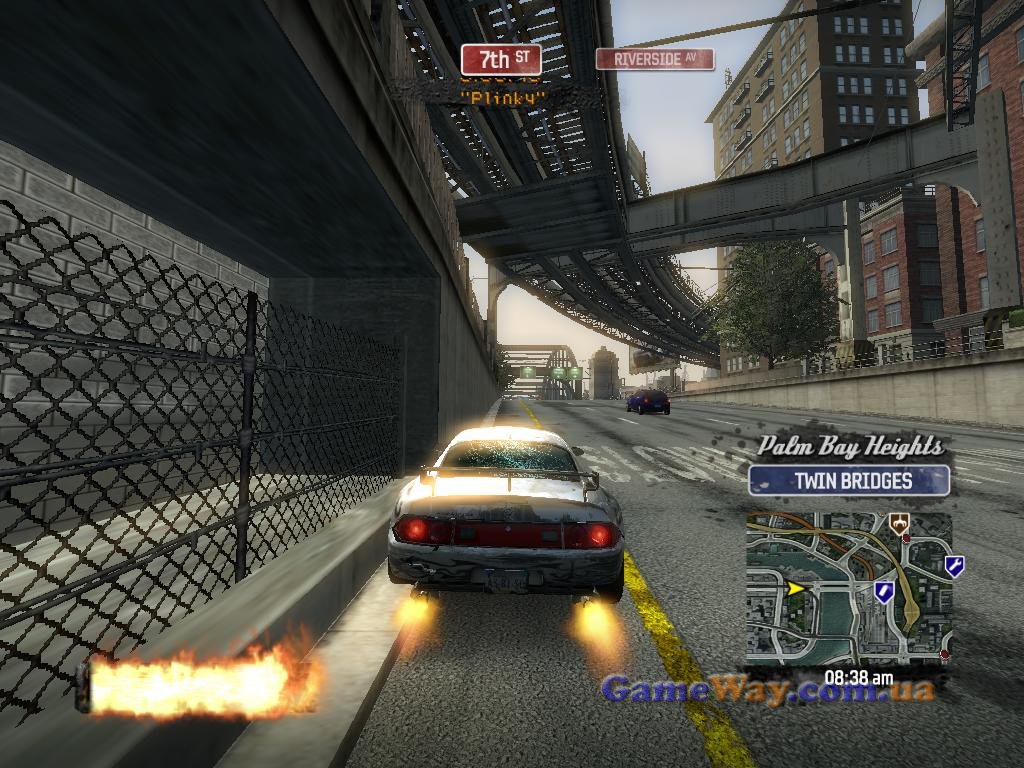This screenshot has width=1024, height=768.
Task: Select the wrench repair shop marker
Action: tap(954, 567)
